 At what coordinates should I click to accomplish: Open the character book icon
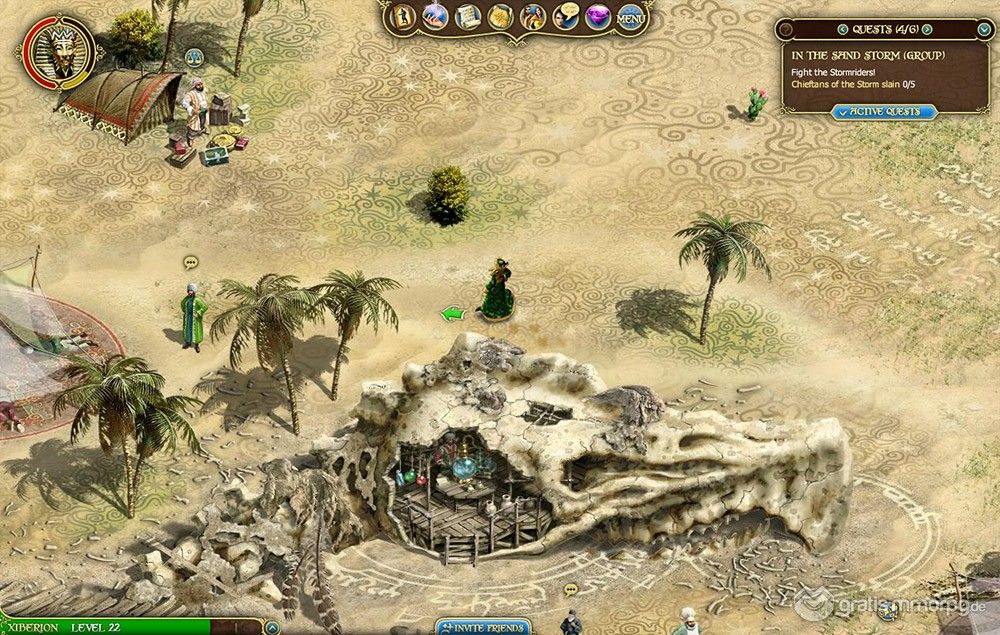pyautogui.click(x=403, y=17)
